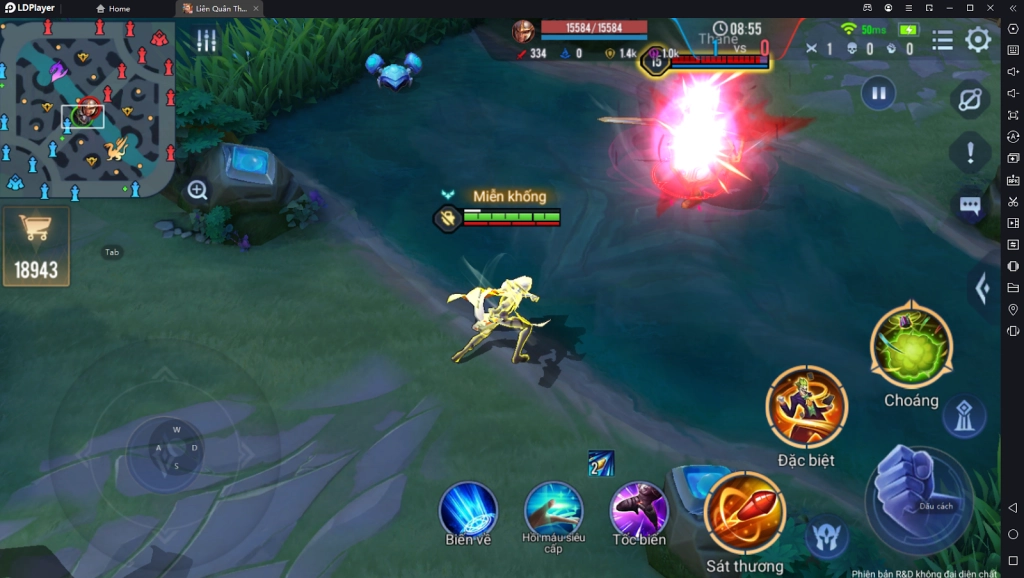Click the minimap in the corner

tap(86, 110)
